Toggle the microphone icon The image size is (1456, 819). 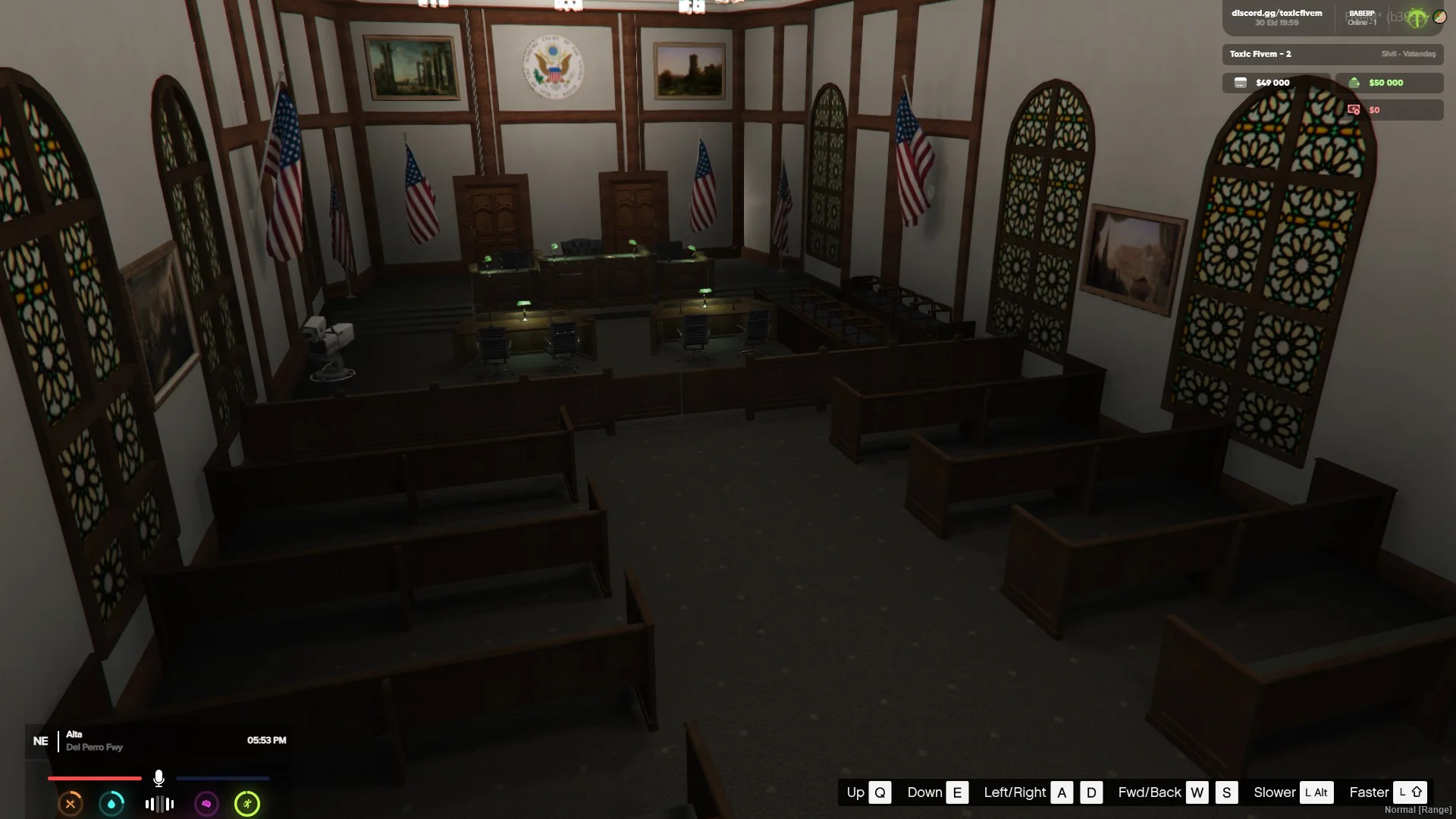(158, 778)
